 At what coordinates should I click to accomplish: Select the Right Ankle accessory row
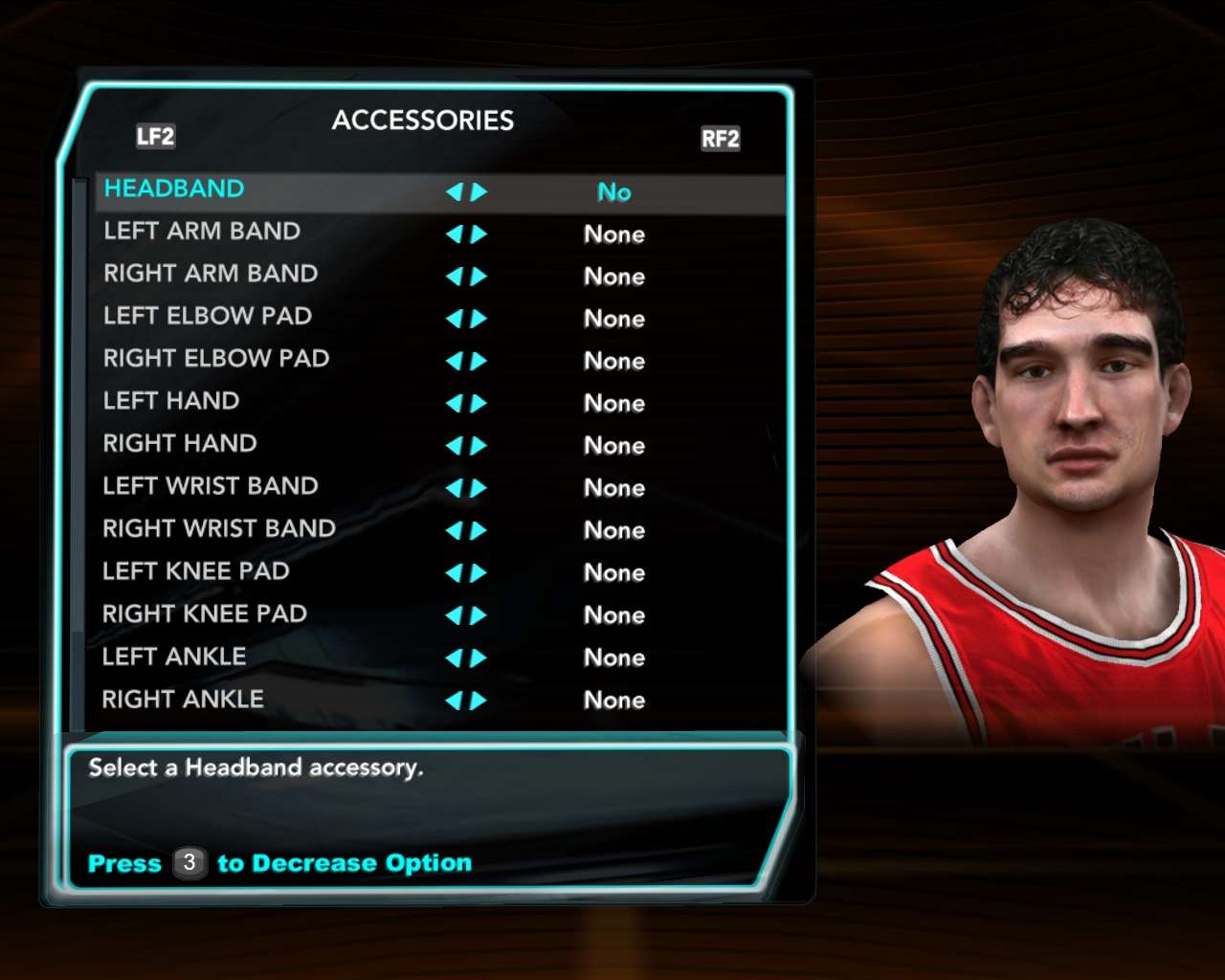click(x=183, y=700)
